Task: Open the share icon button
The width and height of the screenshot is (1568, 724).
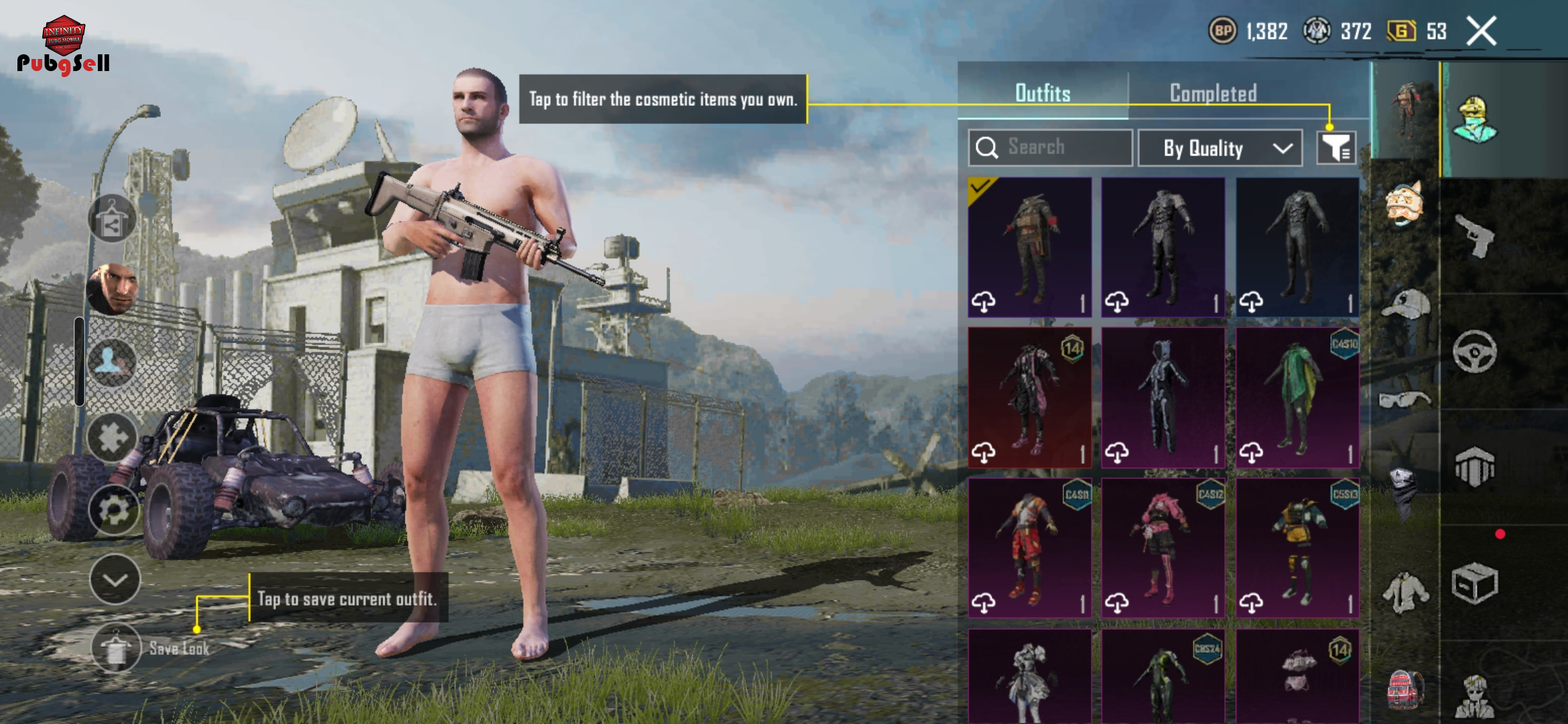Action: tap(112, 219)
